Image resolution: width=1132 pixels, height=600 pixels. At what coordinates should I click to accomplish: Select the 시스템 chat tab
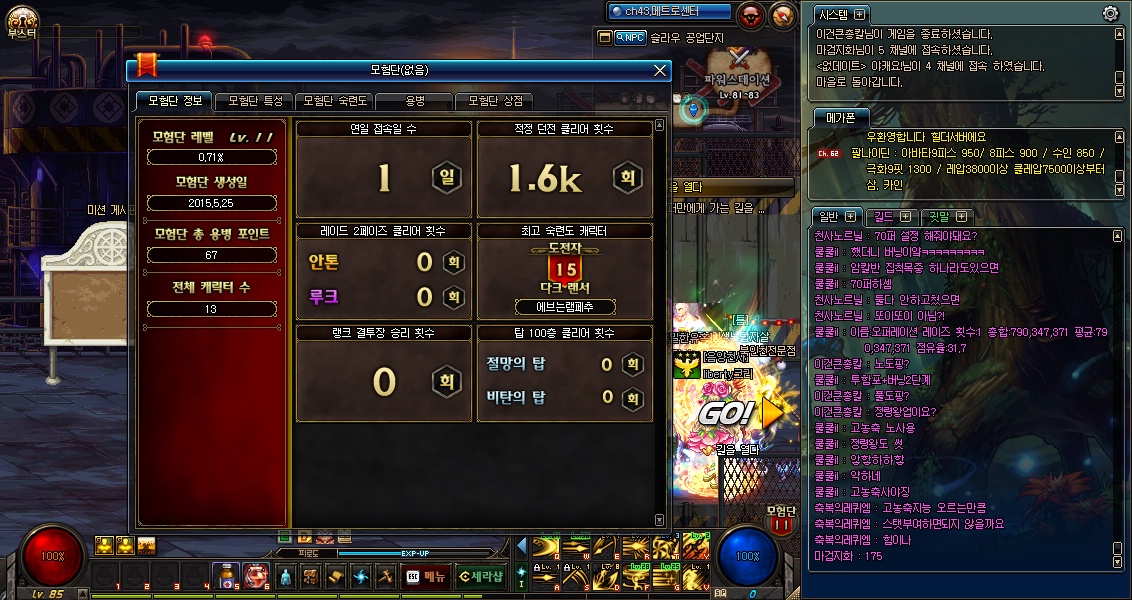click(838, 14)
